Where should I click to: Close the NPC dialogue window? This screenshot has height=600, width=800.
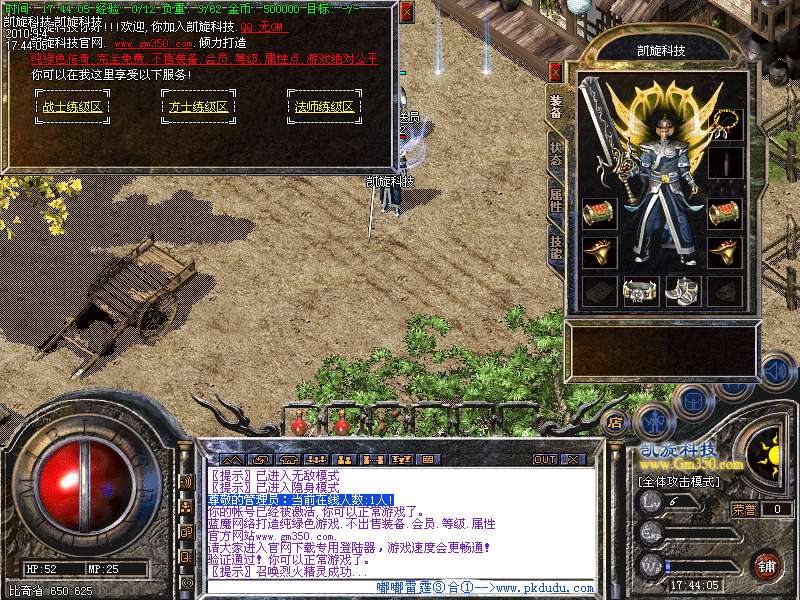click(406, 12)
